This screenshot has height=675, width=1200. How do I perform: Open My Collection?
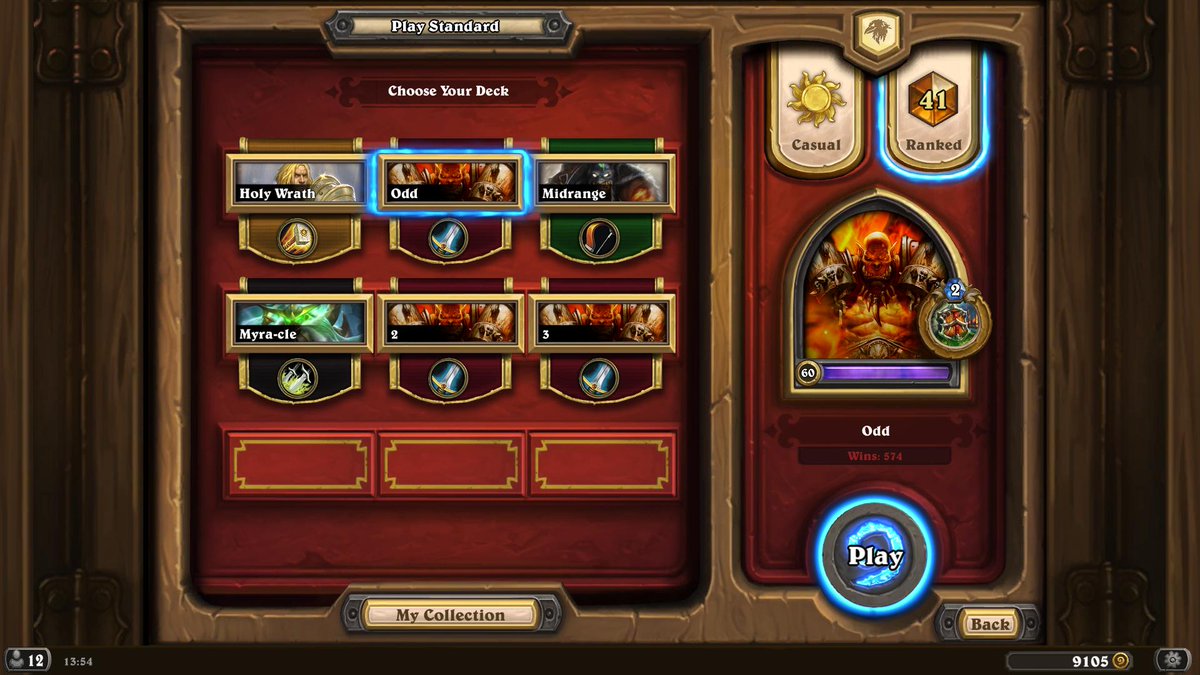coord(450,615)
